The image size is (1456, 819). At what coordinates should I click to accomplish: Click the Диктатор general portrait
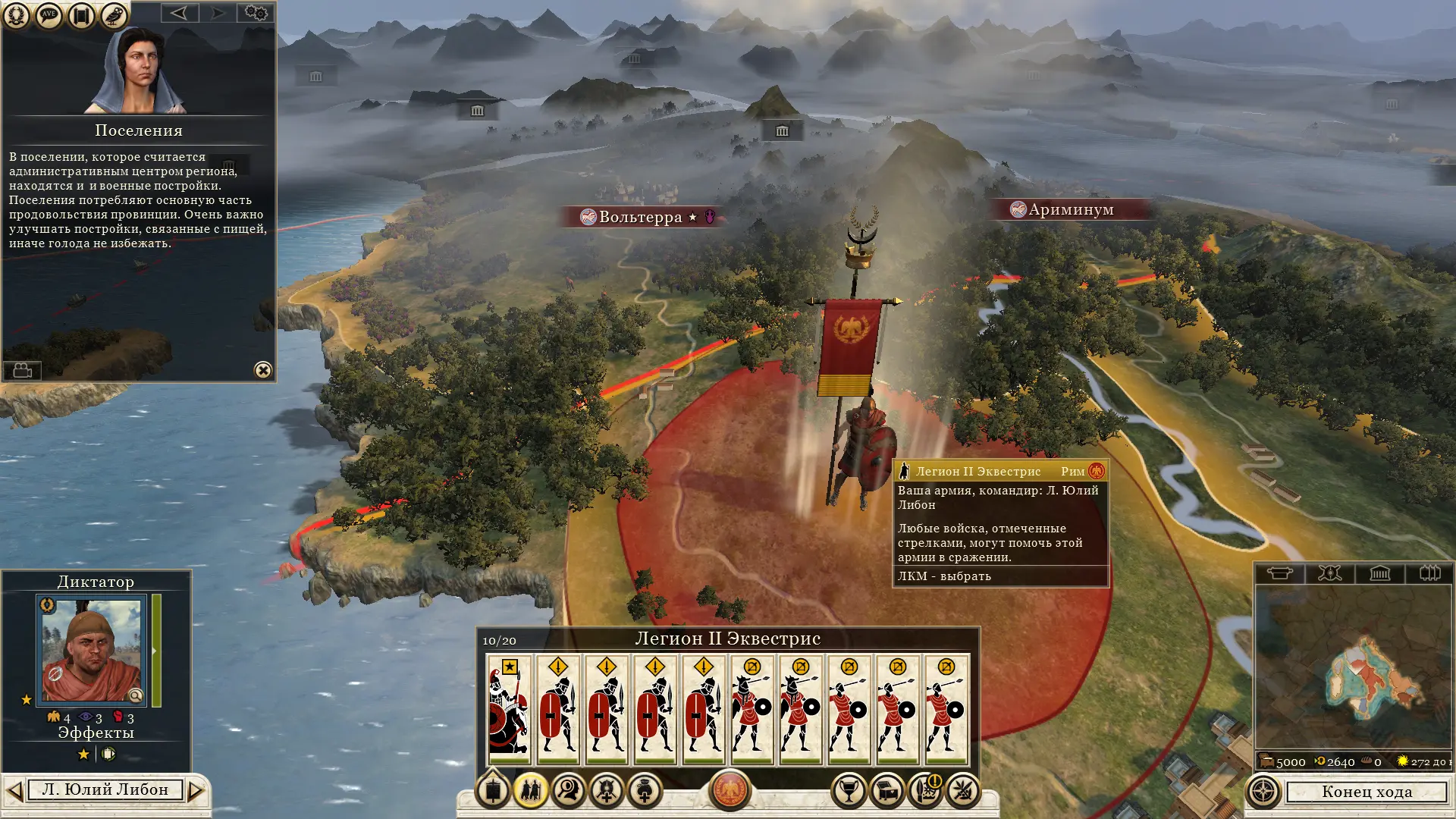tap(92, 650)
